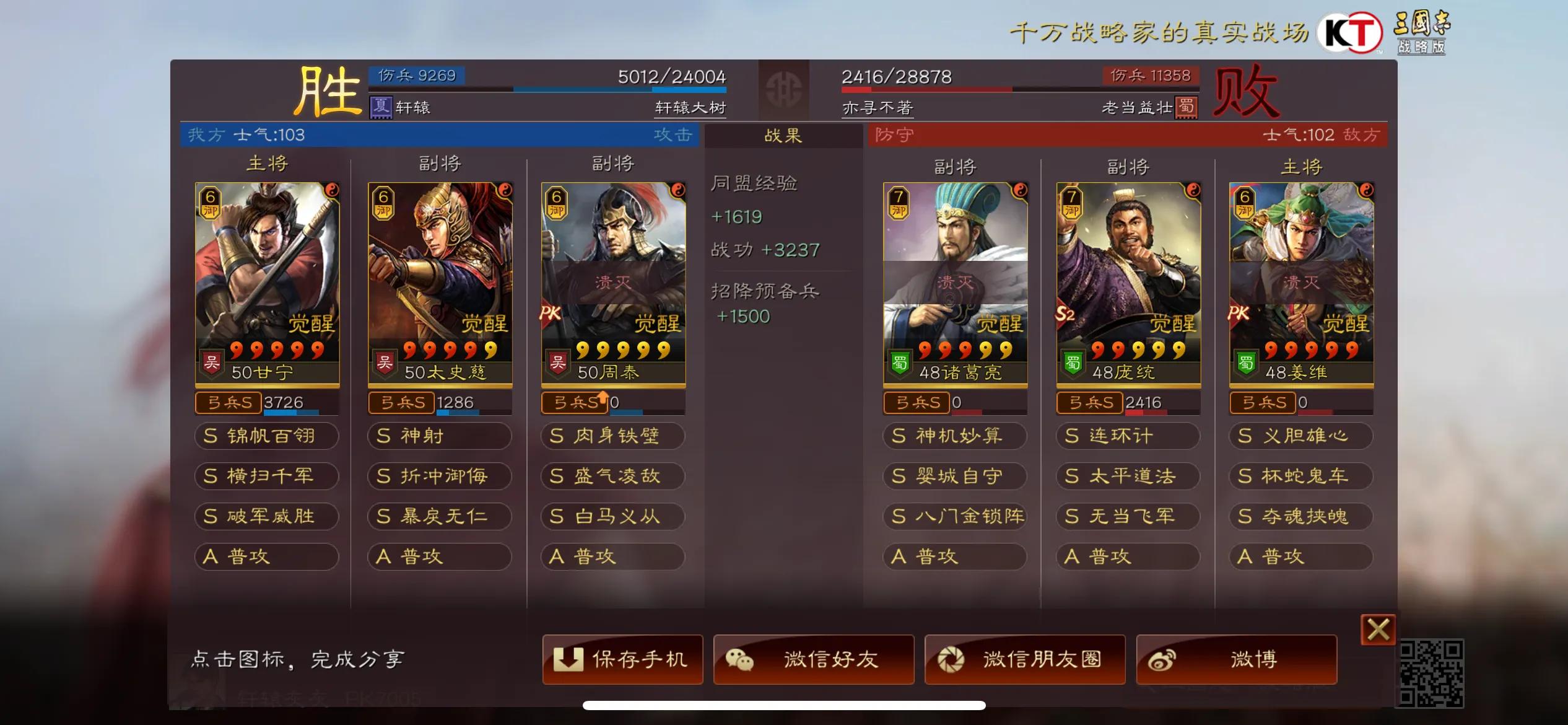Expand the S 连环计 skill details
The width and height of the screenshot is (1568, 725).
coord(1127,436)
